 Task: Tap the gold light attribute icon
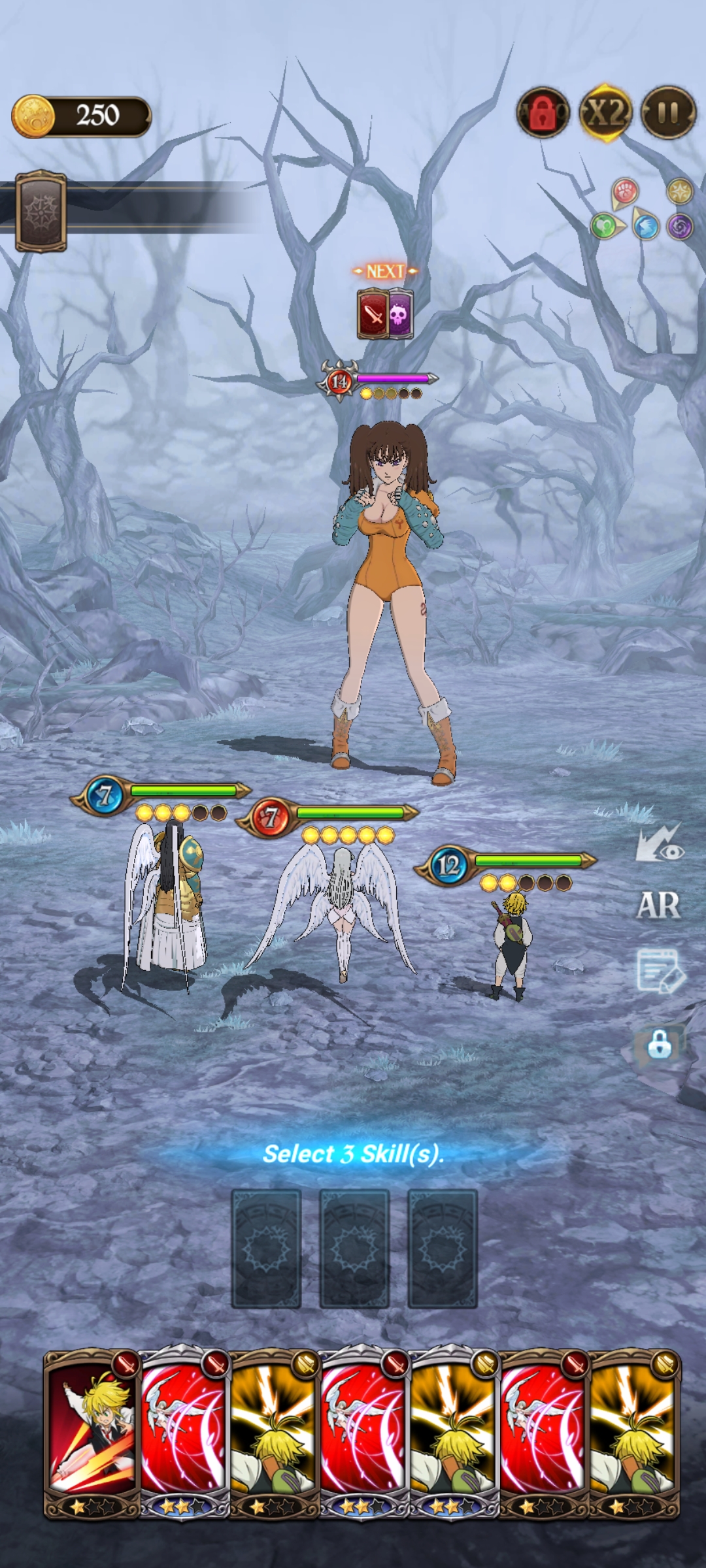(x=680, y=192)
